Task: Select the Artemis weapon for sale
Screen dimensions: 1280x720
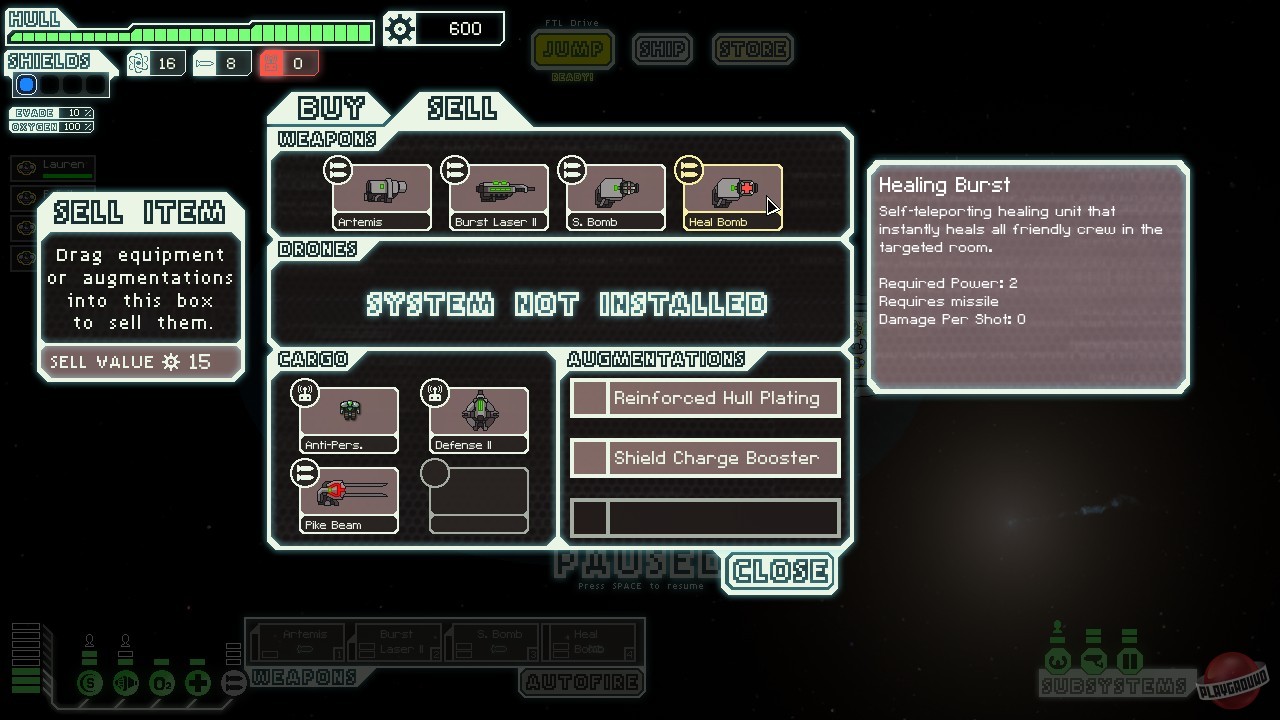Action: point(381,193)
